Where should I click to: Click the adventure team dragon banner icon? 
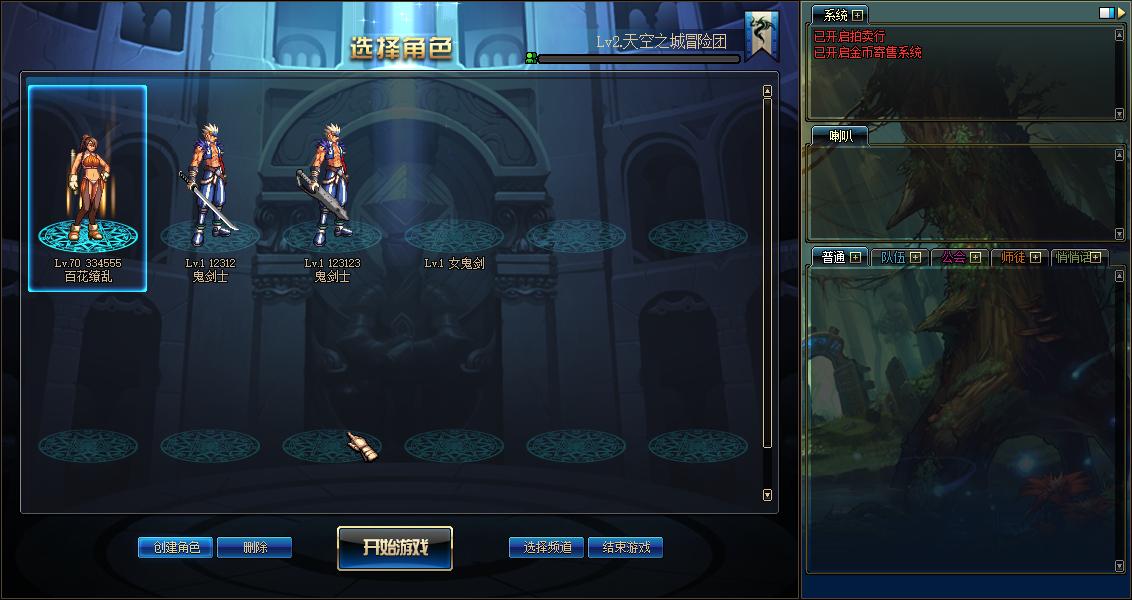click(762, 37)
